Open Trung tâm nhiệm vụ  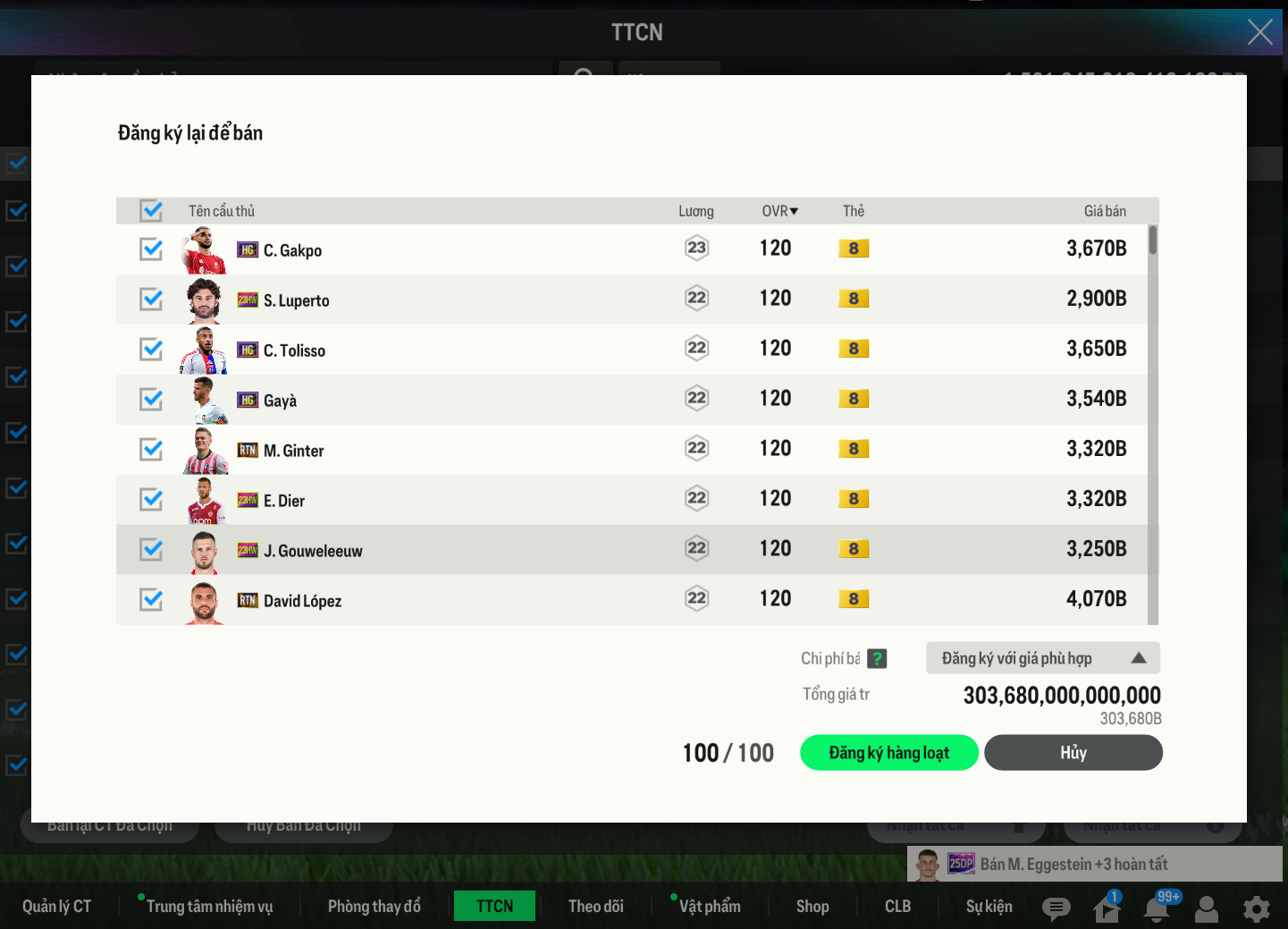[209, 907]
